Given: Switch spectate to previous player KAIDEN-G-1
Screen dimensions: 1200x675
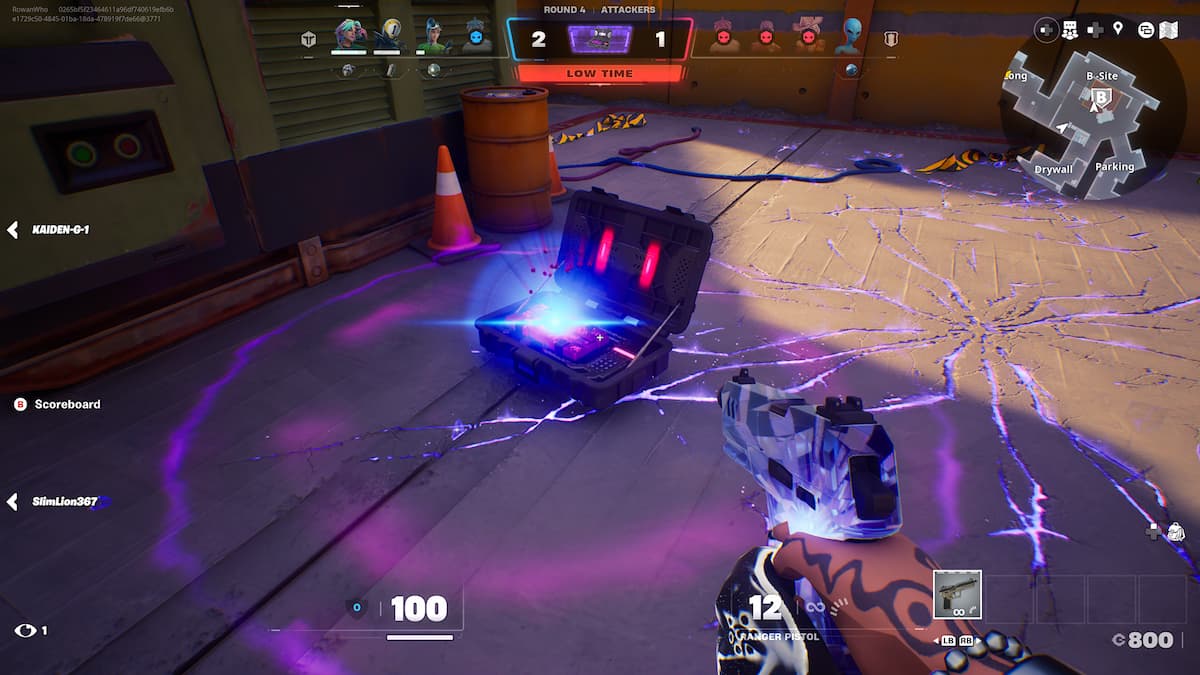Looking at the screenshot, I should pyautogui.click(x=14, y=230).
